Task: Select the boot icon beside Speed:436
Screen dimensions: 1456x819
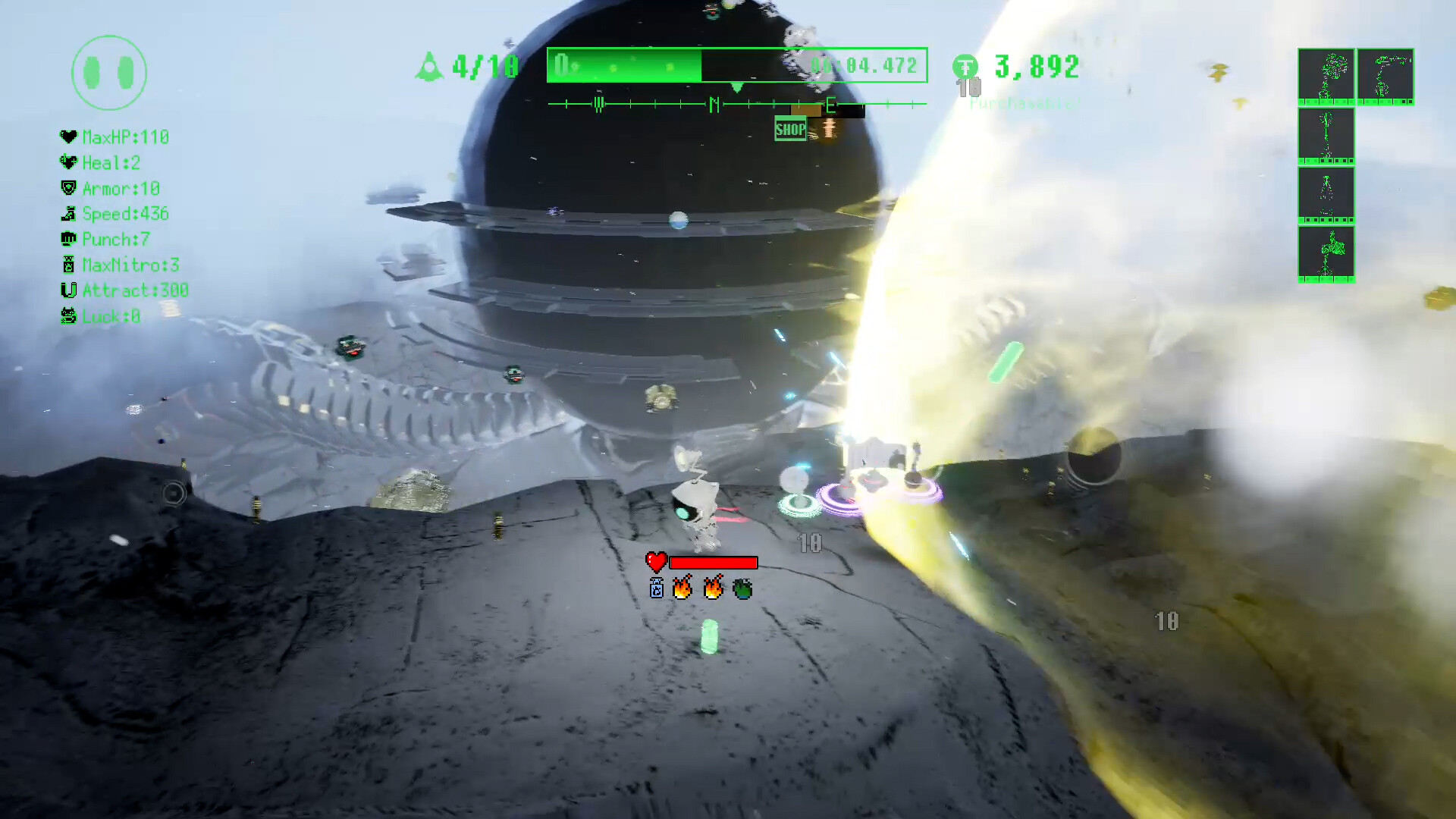Action: click(68, 214)
